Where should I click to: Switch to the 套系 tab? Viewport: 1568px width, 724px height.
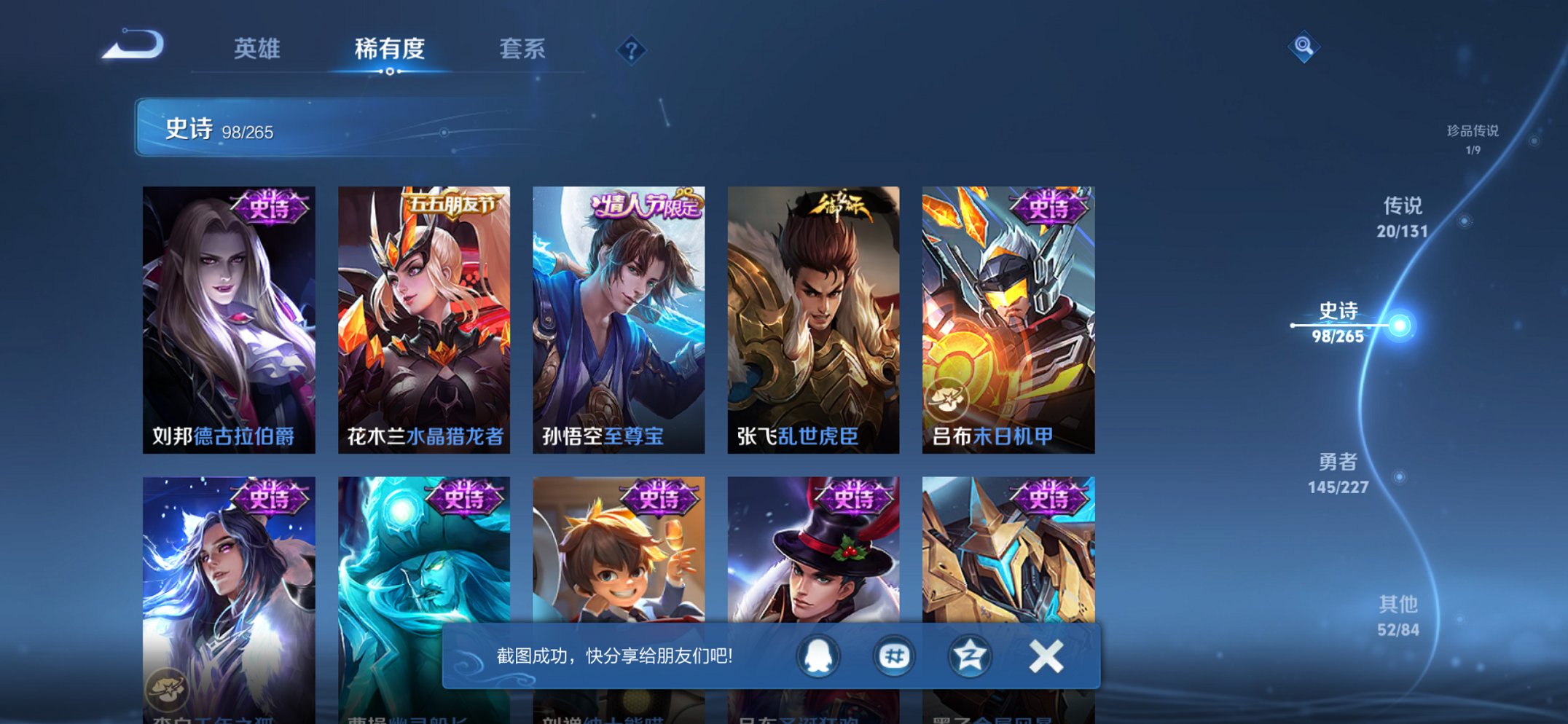(524, 50)
